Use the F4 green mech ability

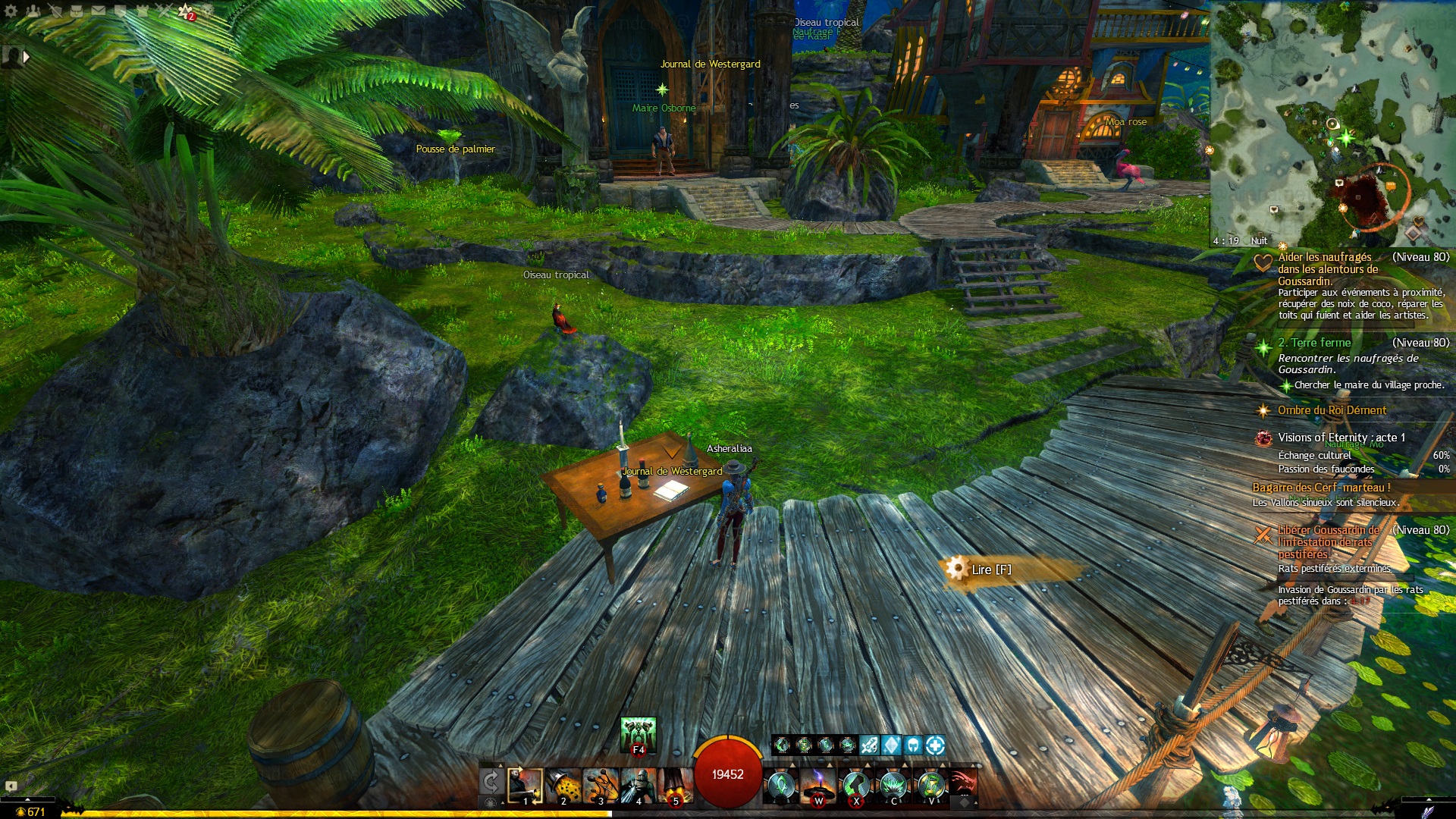[x=638, y=734]
